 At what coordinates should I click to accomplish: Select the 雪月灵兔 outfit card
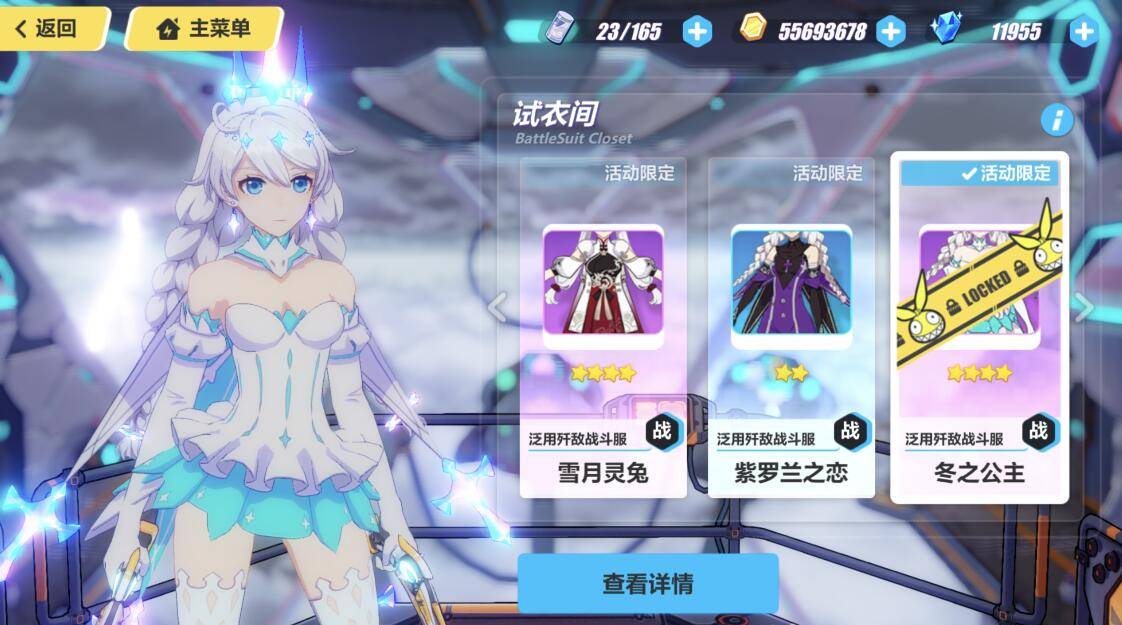603,326
